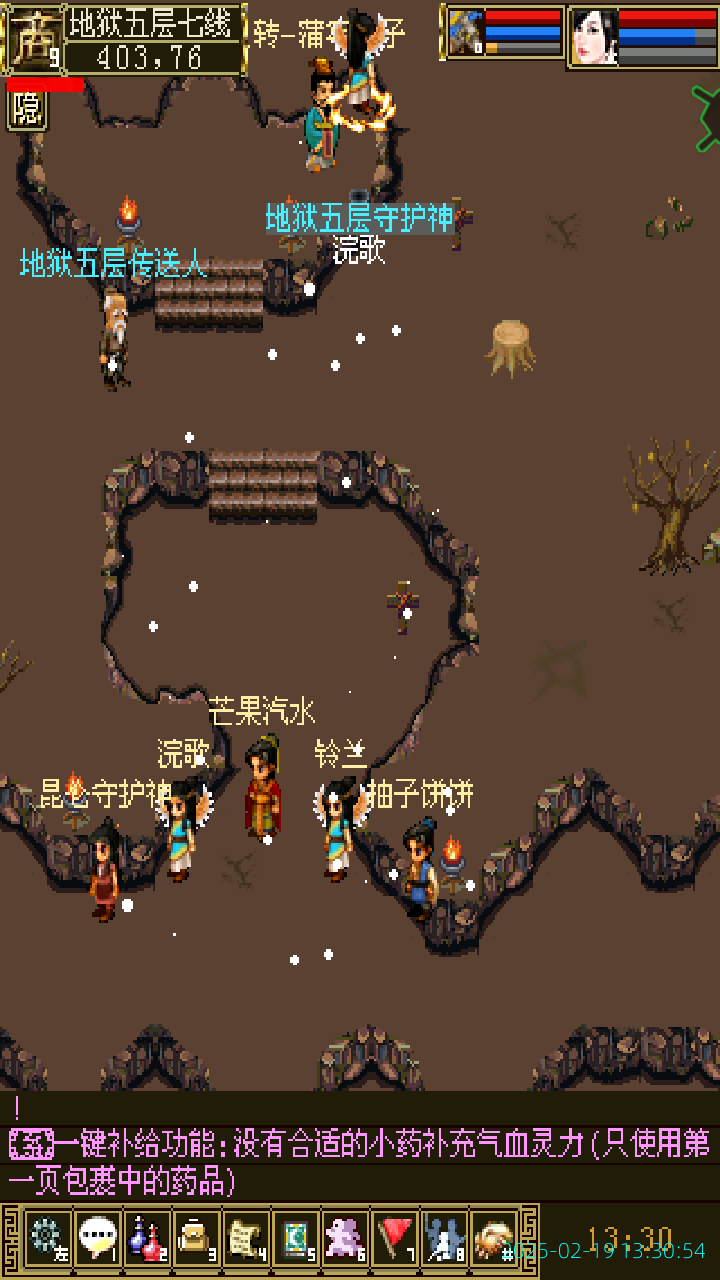Select the red flag icon
This screenshot has height=1280, width=720.
[396, 1240]
